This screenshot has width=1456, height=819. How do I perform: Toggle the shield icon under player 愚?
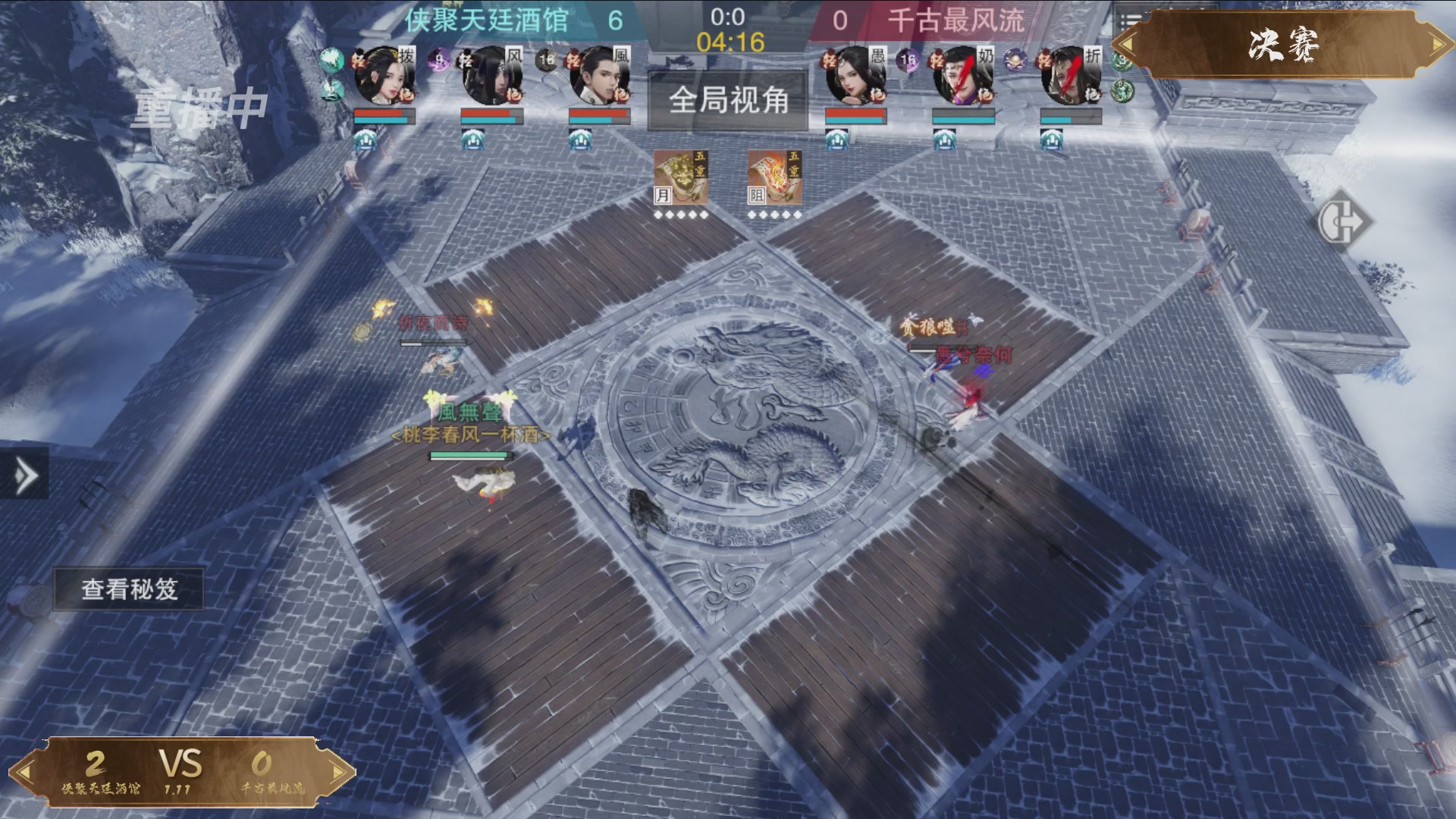837,140
